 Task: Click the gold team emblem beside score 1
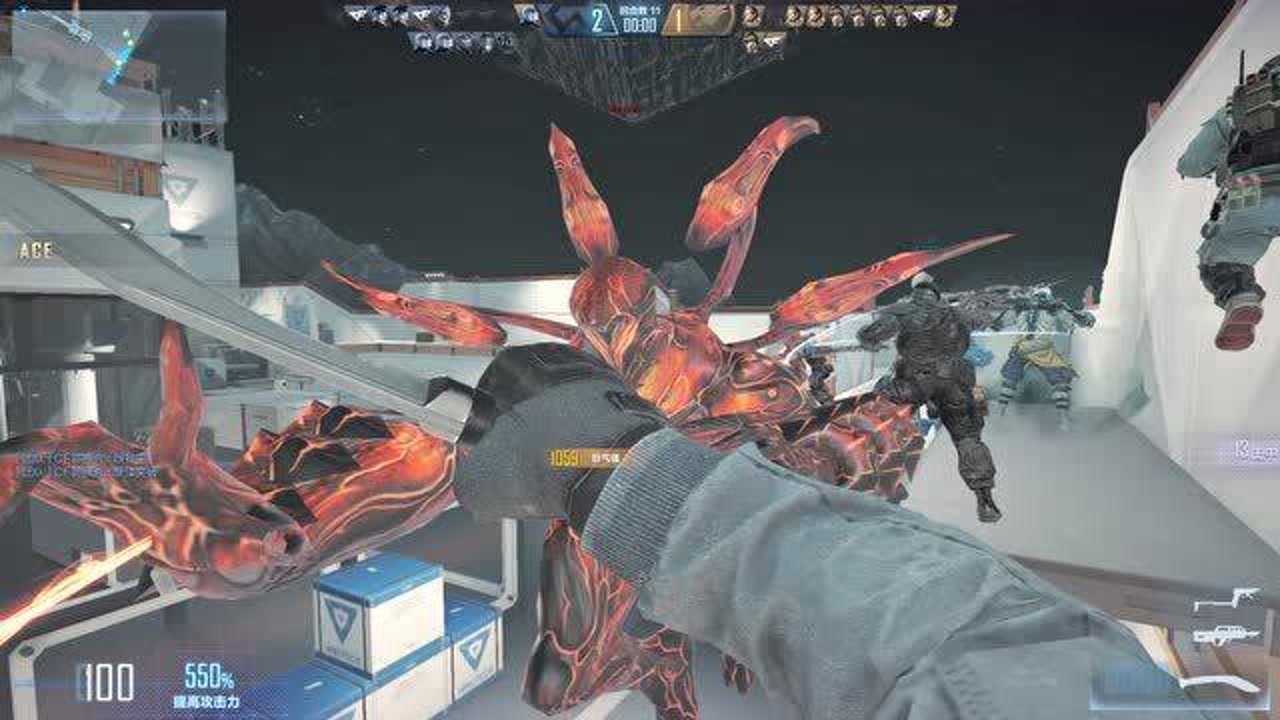pos(708,19)
